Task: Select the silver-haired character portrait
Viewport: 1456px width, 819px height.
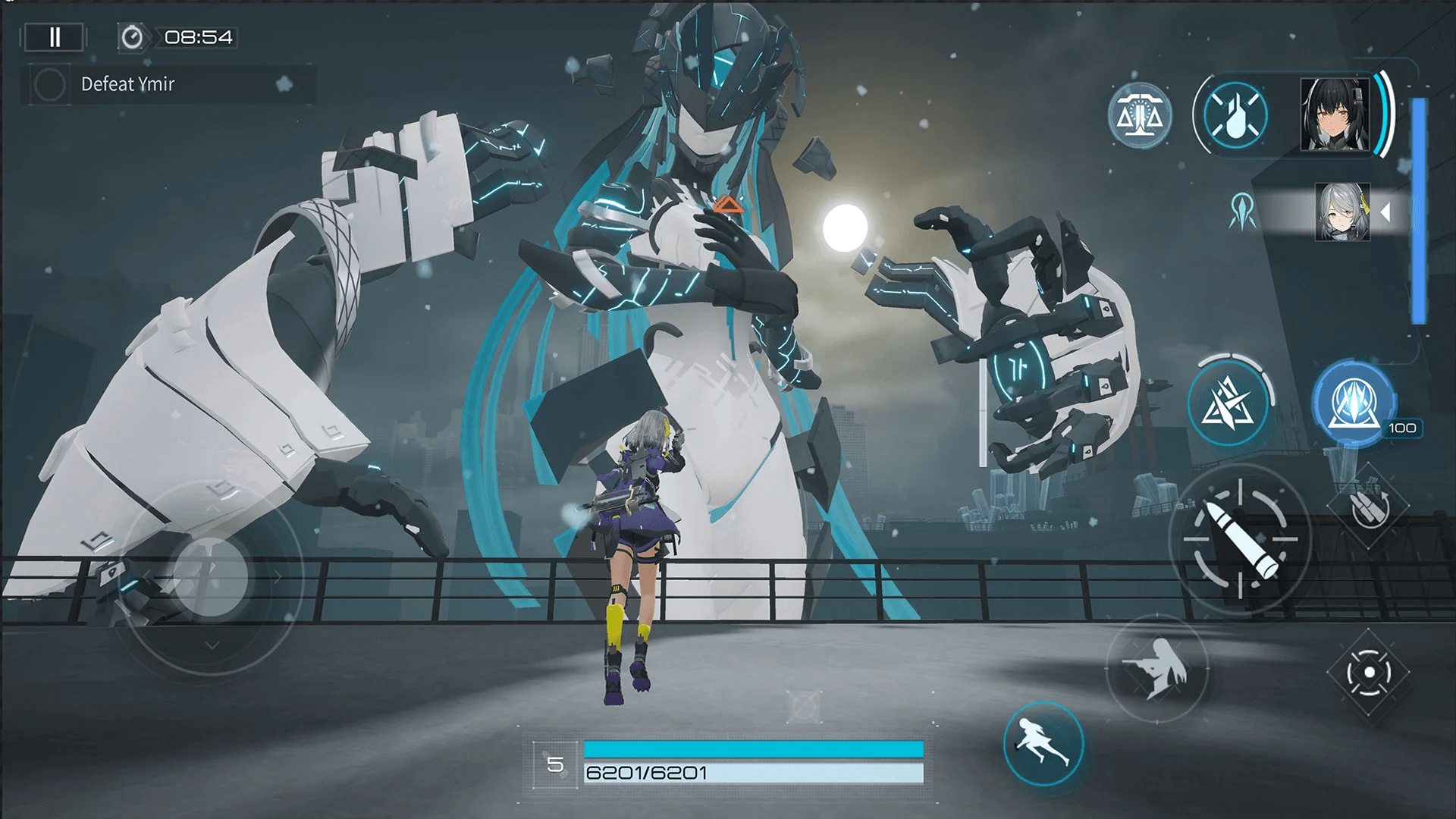Action: (x=1342, y=212)
